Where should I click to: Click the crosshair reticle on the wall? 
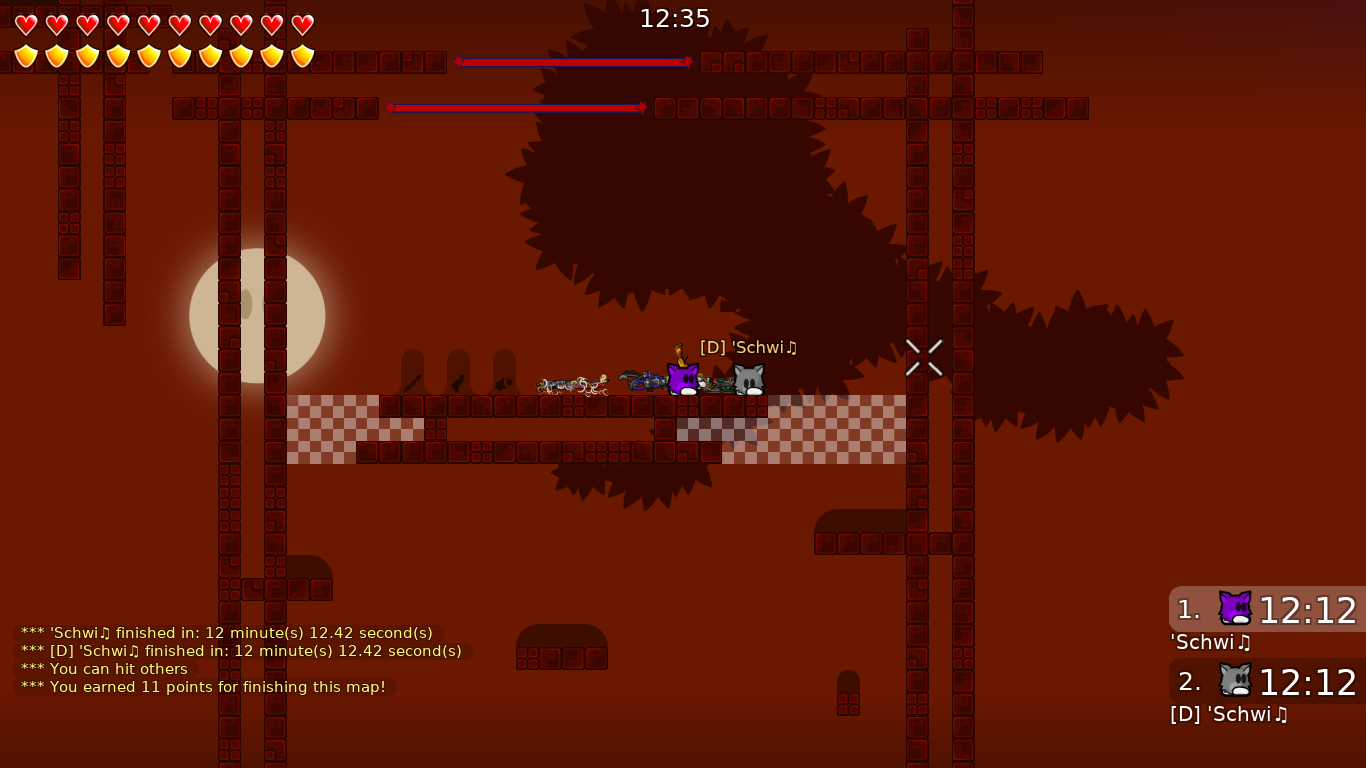923,357
